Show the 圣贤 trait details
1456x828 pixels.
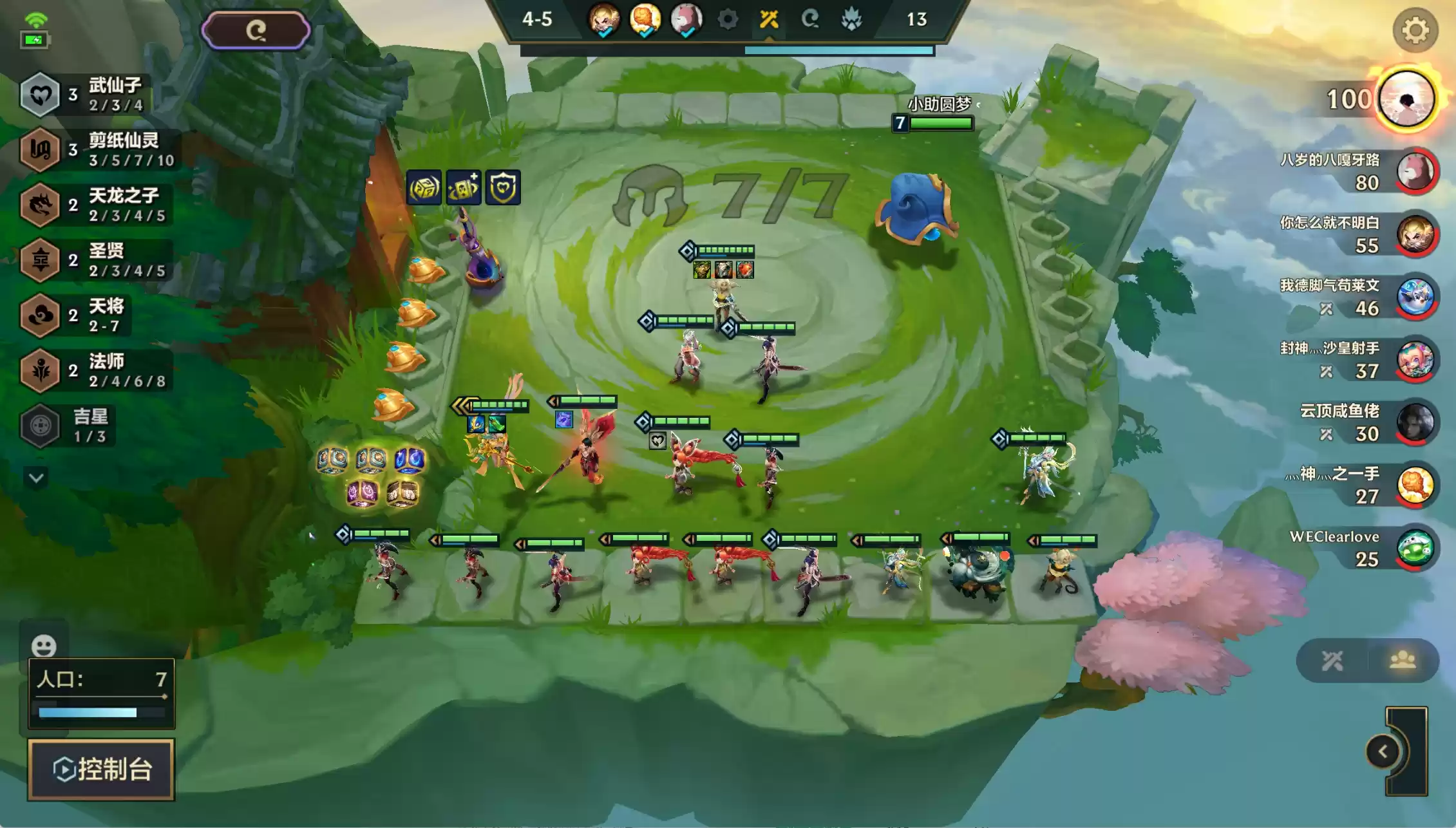[97, 260]
